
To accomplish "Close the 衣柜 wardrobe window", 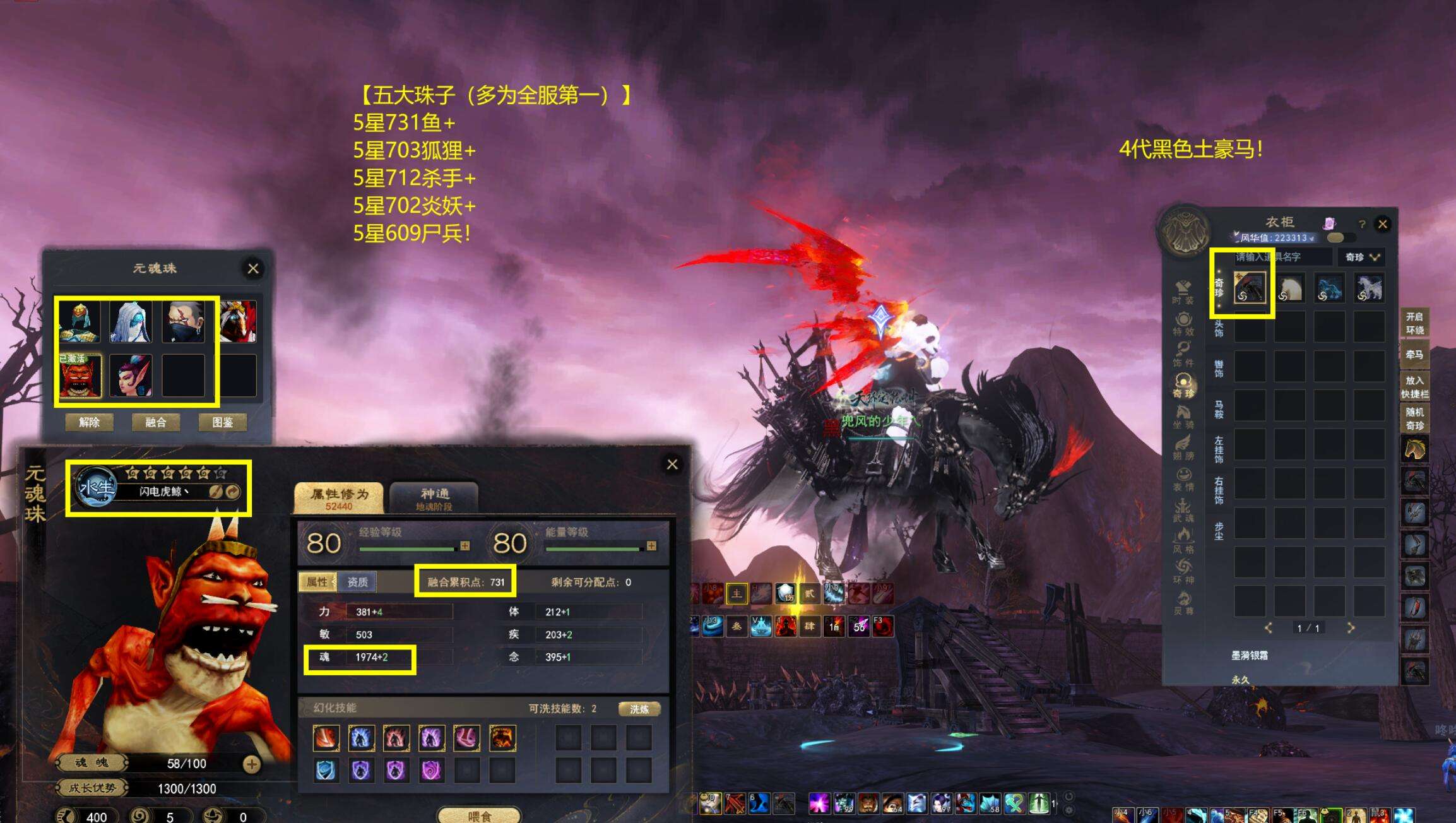I will [1383, 224].
